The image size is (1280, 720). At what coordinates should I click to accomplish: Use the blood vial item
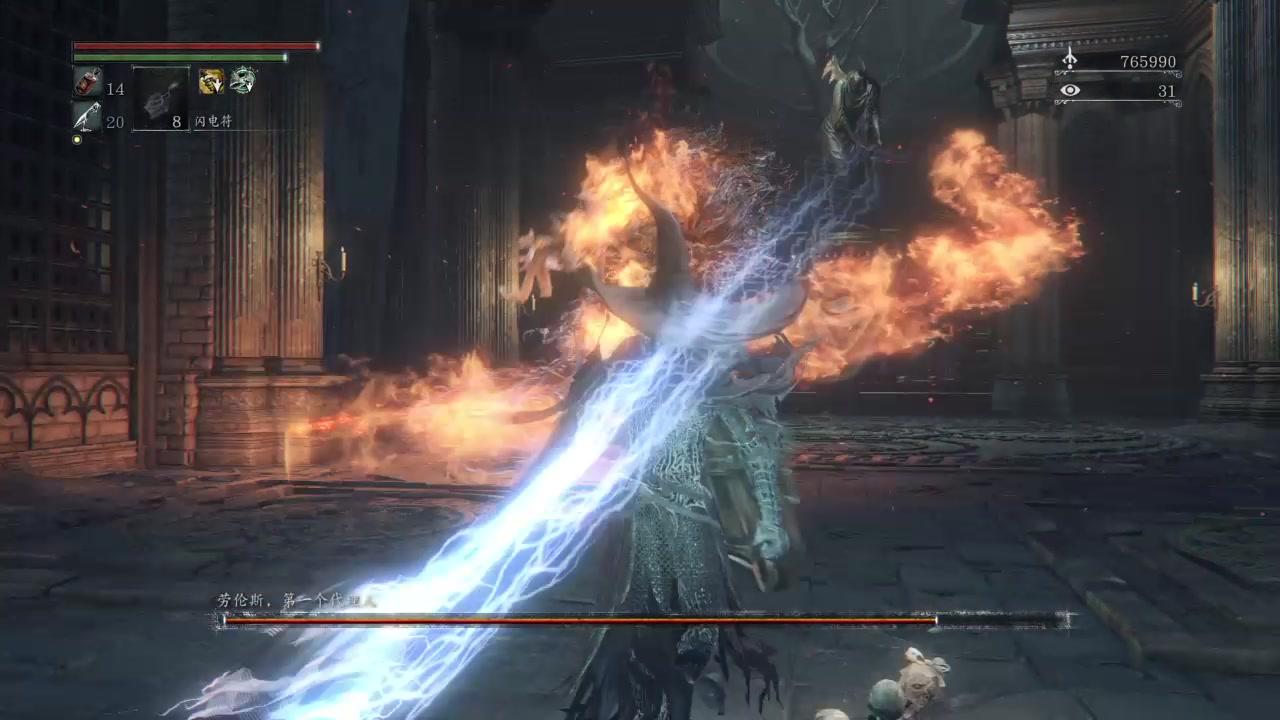click(87, 83)
